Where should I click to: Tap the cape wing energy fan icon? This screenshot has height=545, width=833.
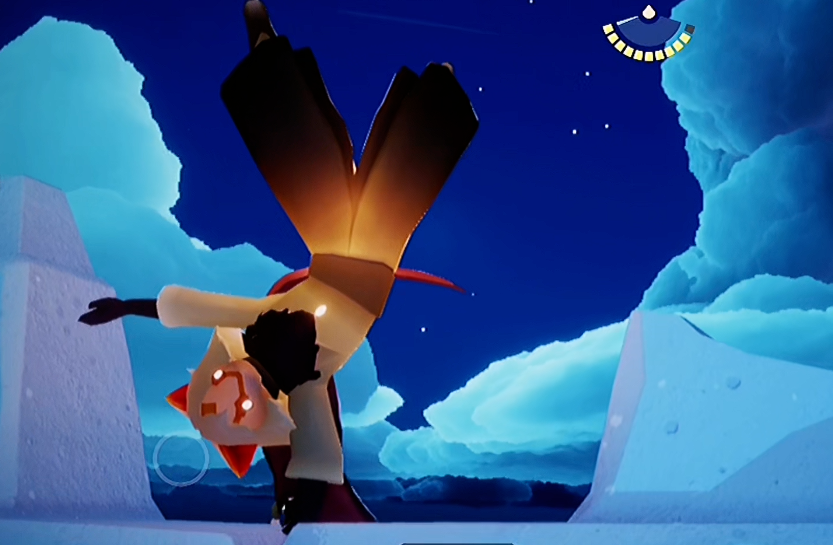point(648,35)
